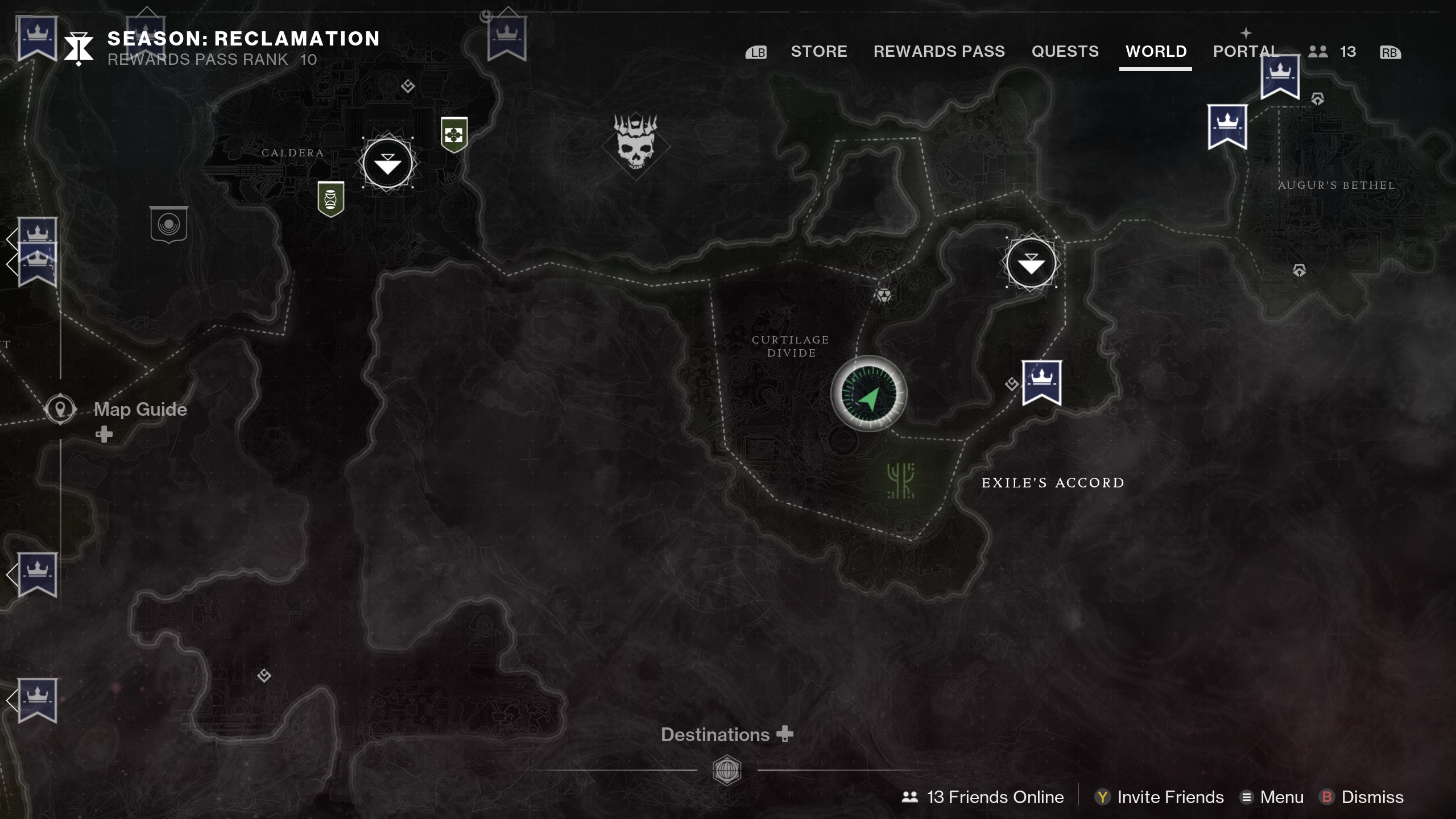Screen dimensions: 1456x819
Task: Click the shield emblem icon left of Caldera
Action: point(168,225)
